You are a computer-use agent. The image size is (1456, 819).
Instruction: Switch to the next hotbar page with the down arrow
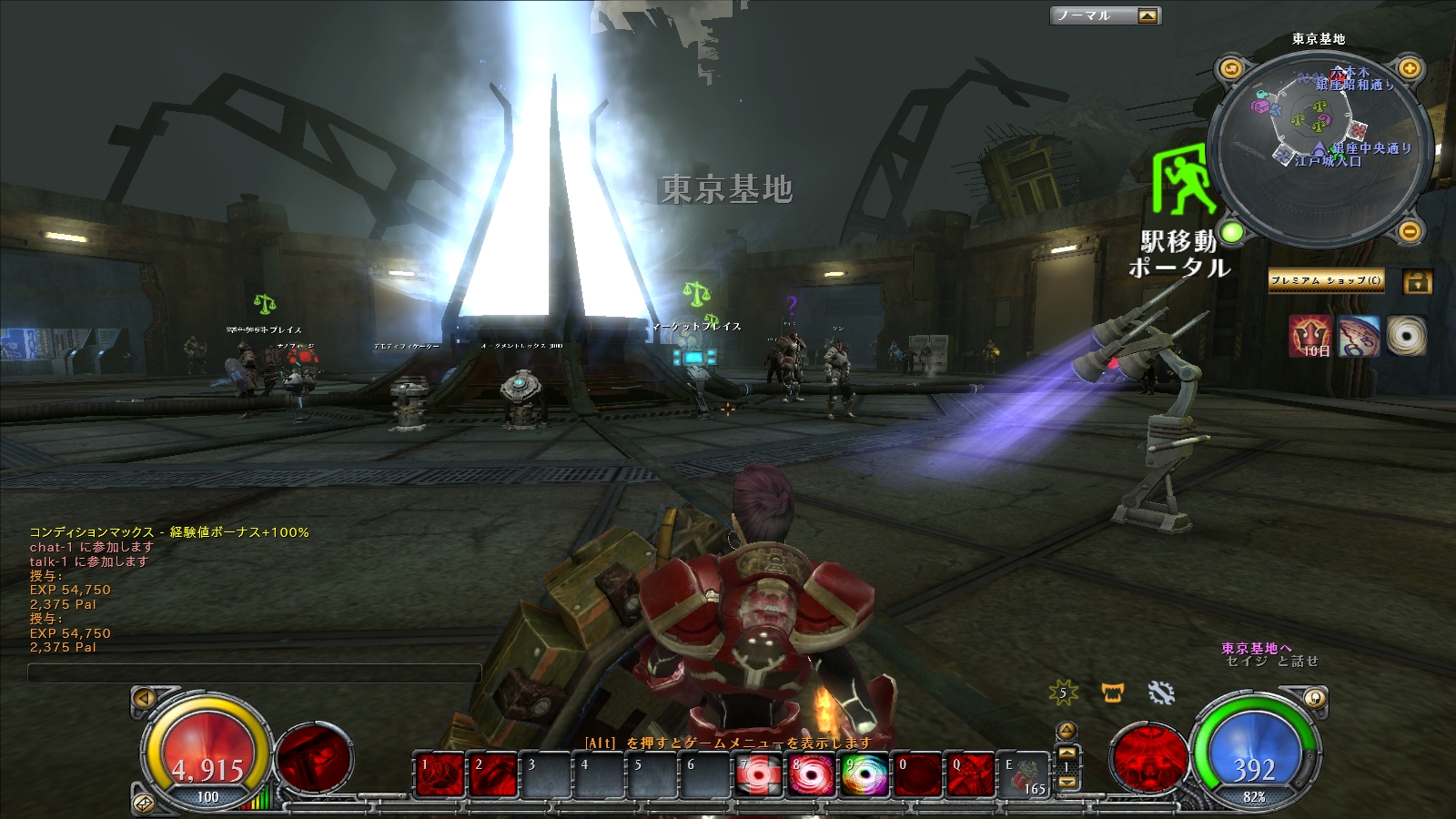(x=1067, y=783)
